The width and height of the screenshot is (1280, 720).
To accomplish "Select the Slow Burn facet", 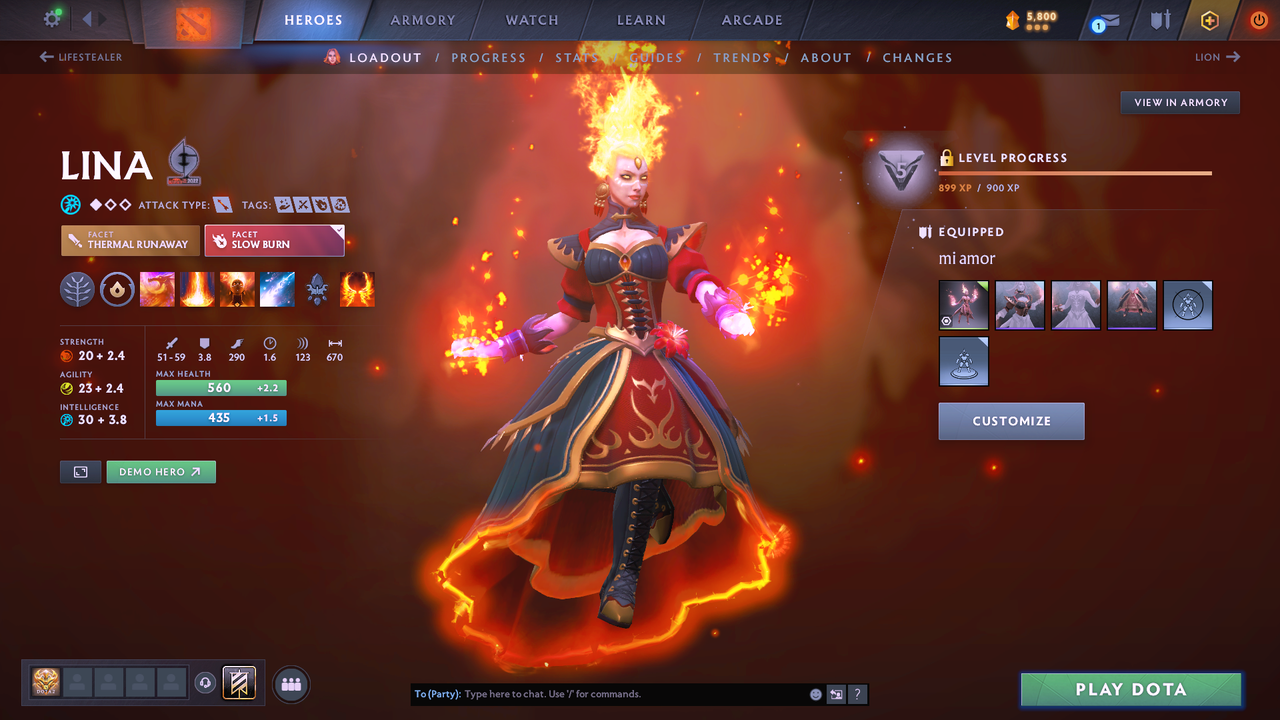I will point(274,240).
